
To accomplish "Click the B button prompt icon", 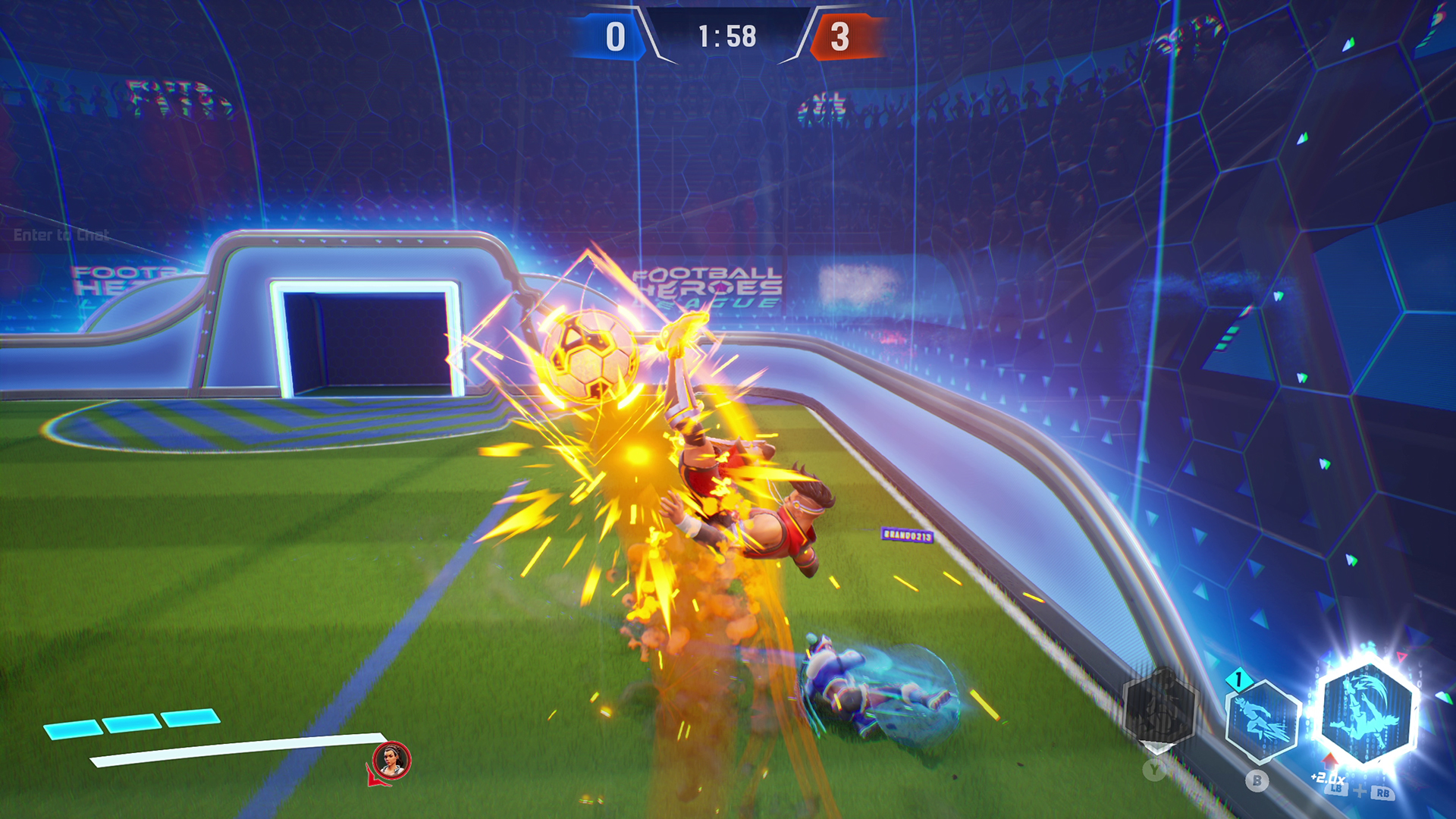I will (x=1257, y=780).
